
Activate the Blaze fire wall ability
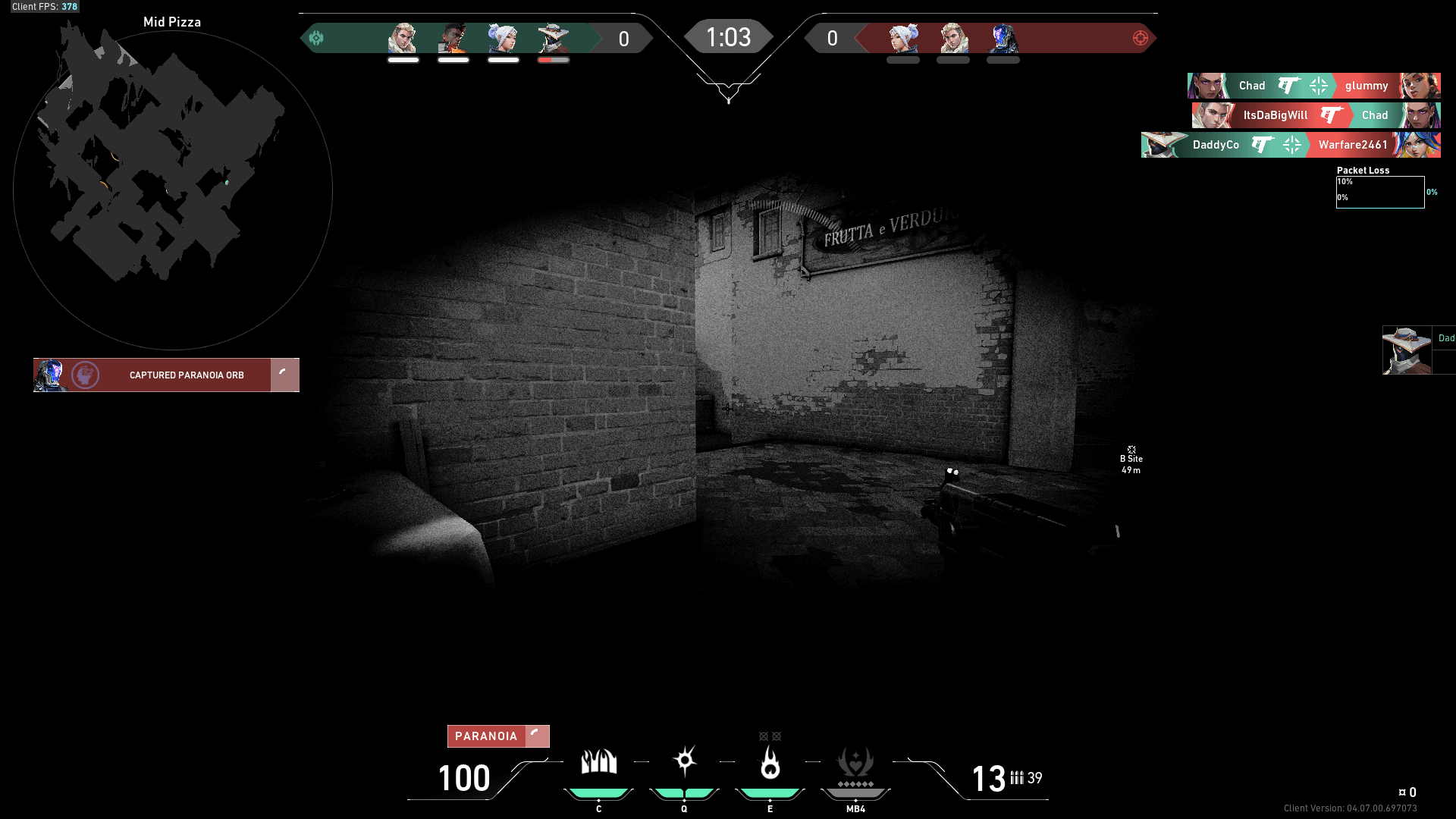click(598, 763)
